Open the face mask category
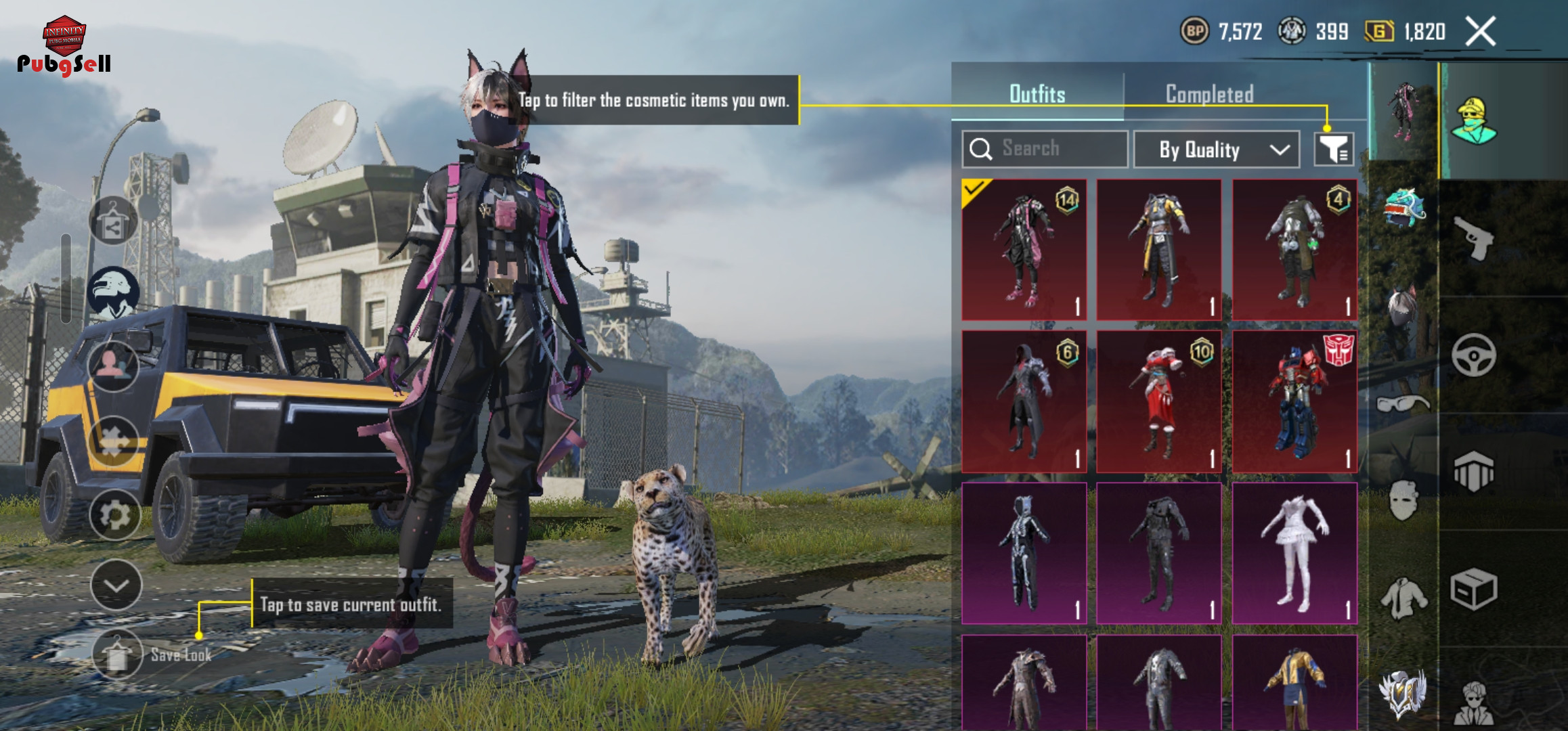Viewport: 1568px width, 731px height. tap(1403, 501)
